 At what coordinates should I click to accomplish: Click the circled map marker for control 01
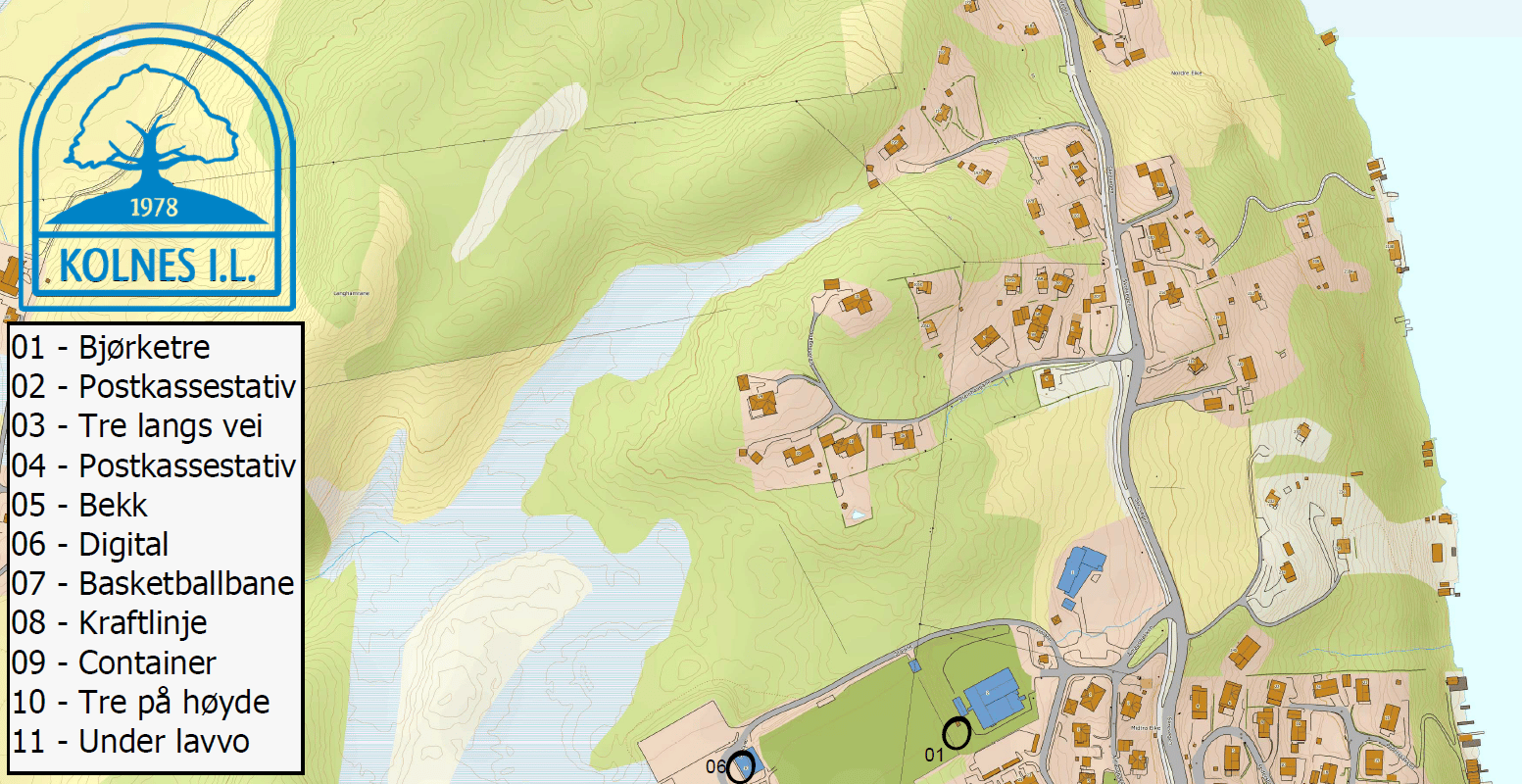point(957,732)
